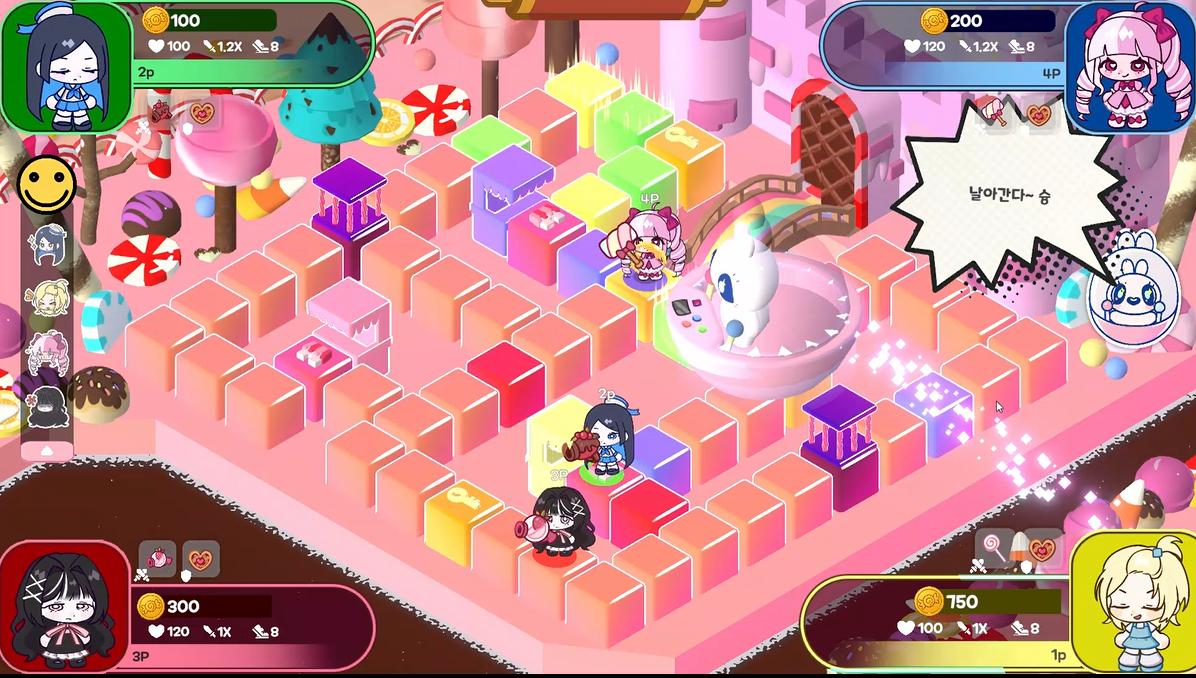Open the yellow smiley emote button

click(46, 184)
